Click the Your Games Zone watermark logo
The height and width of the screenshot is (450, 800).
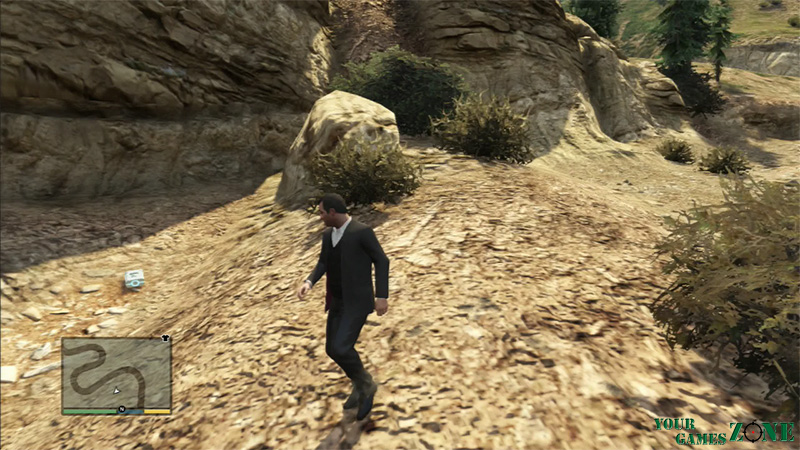coord(724,430)
